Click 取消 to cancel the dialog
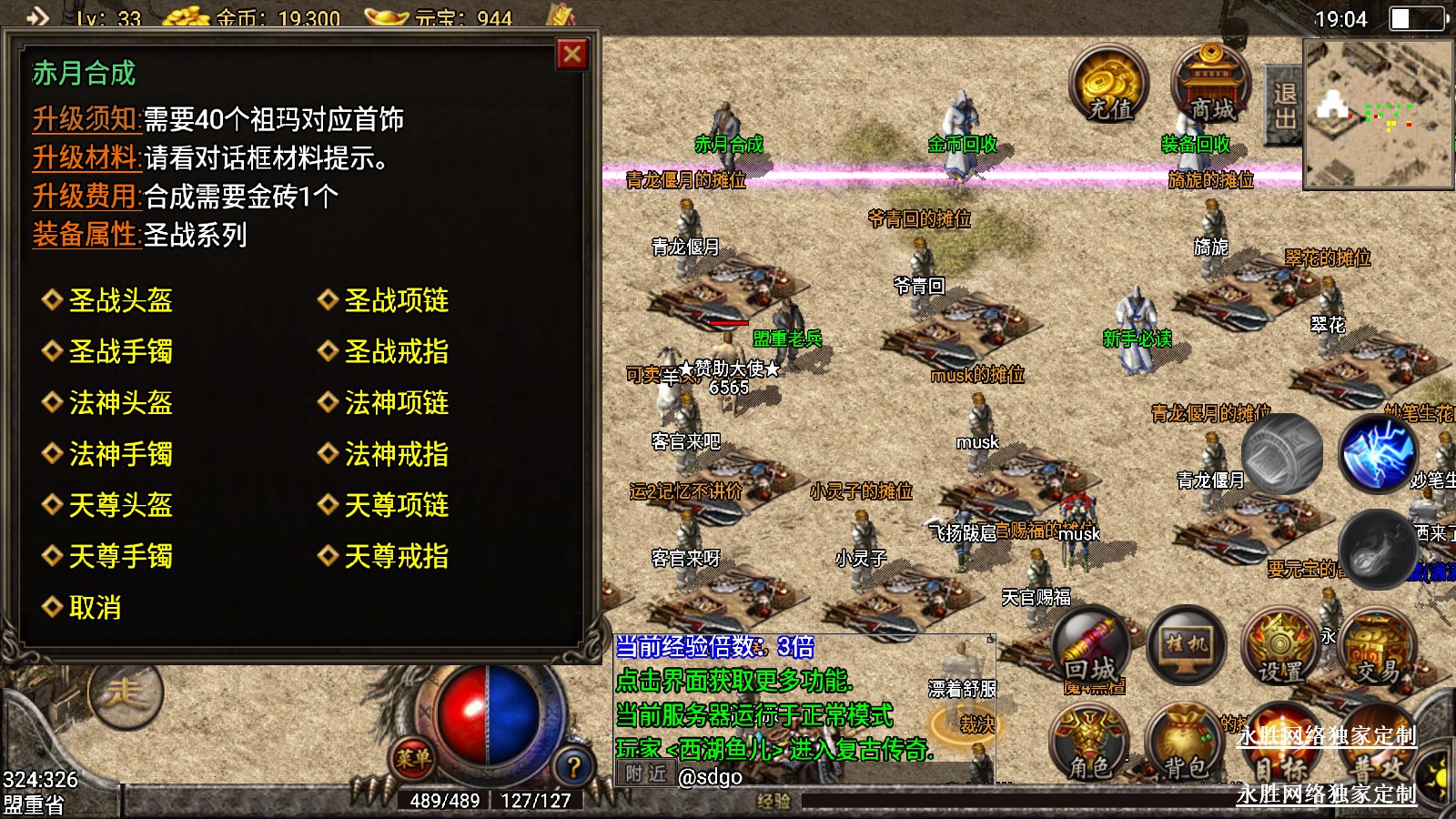Screen dimensions: 1456x819 click(x=95, y=608)
